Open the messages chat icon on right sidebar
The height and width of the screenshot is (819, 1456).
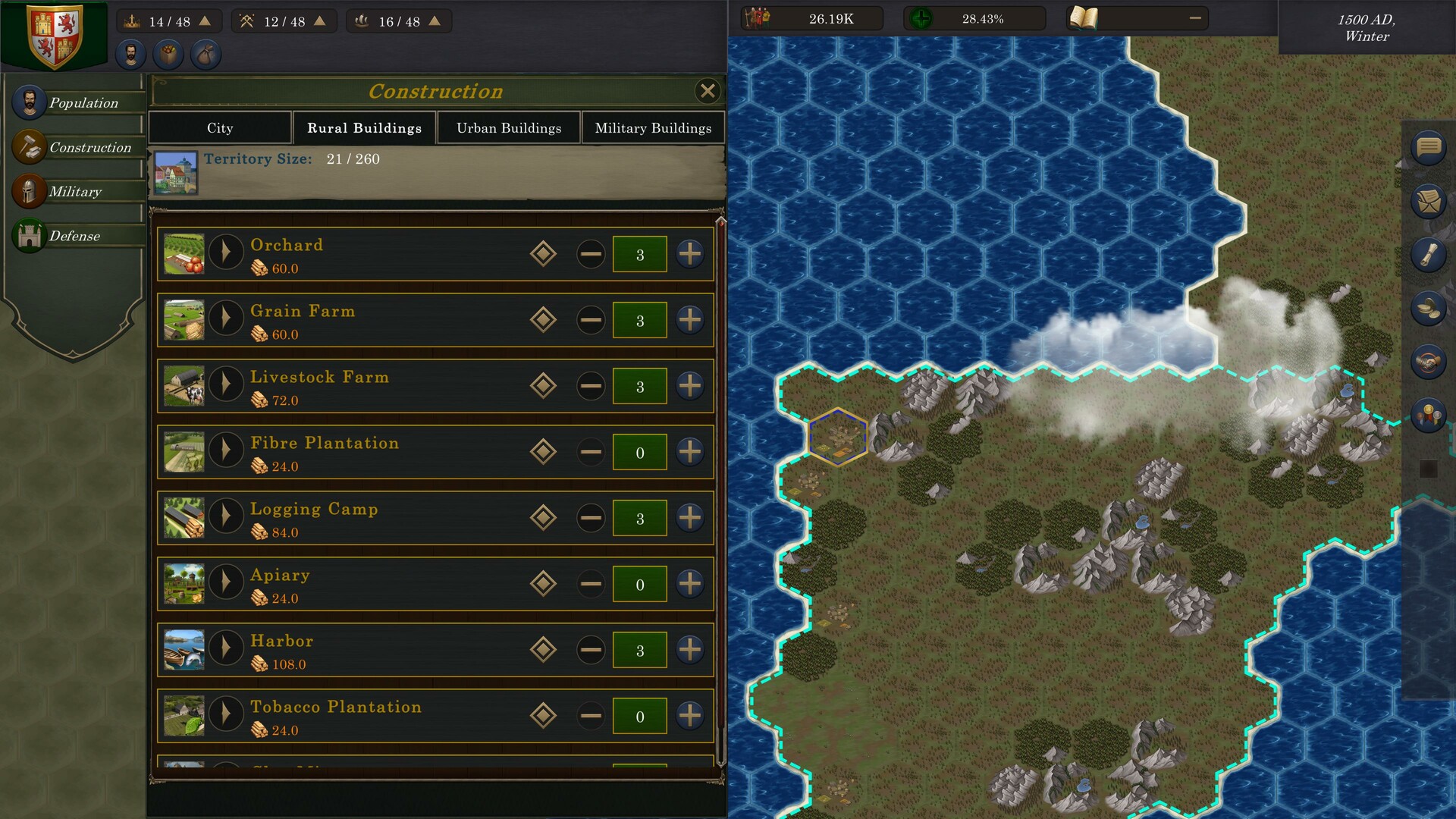click(x=1429, y=146)
